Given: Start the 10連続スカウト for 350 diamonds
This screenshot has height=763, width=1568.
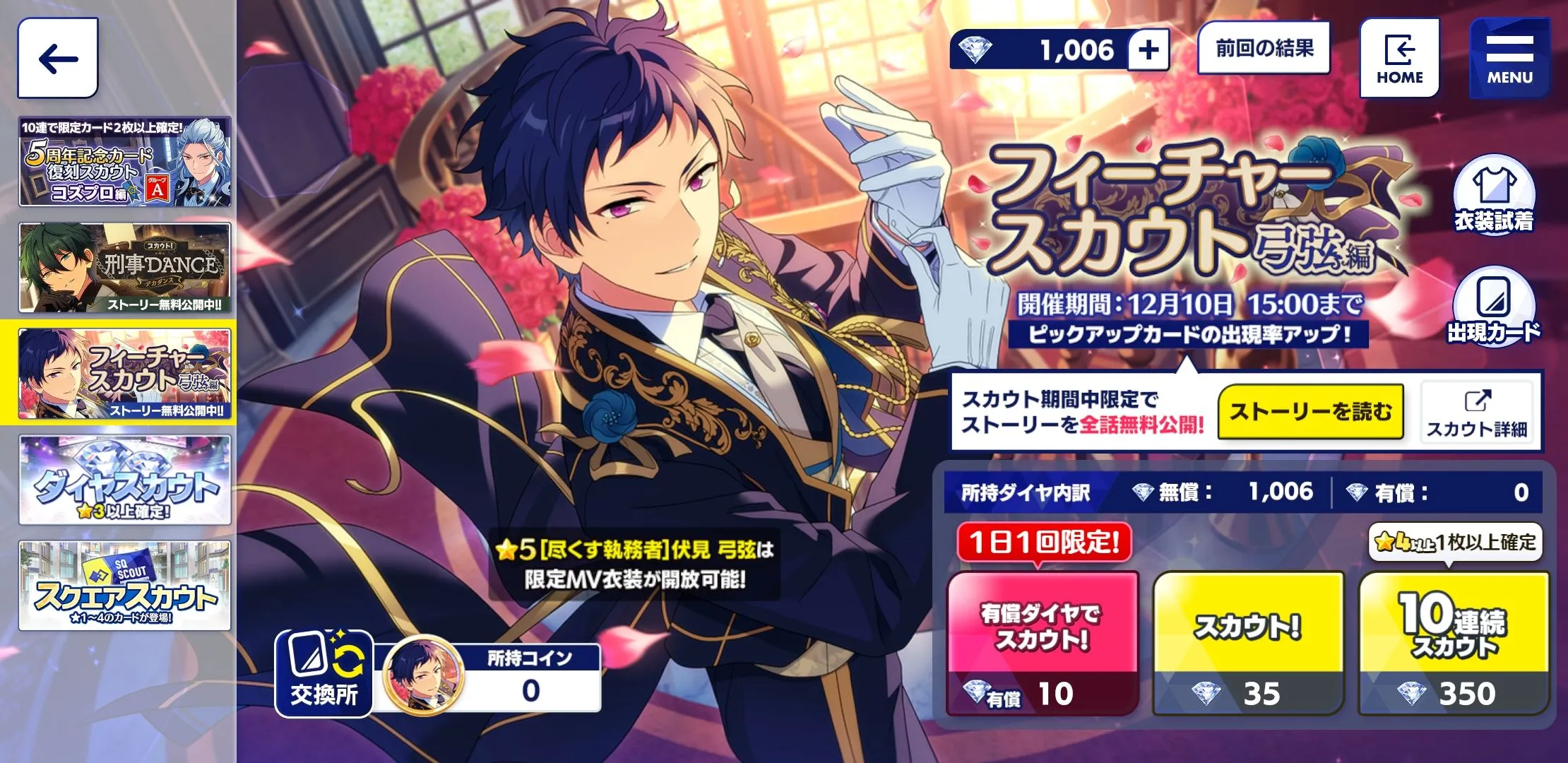Looking at the screenshot, I should tap(1454, 643).
